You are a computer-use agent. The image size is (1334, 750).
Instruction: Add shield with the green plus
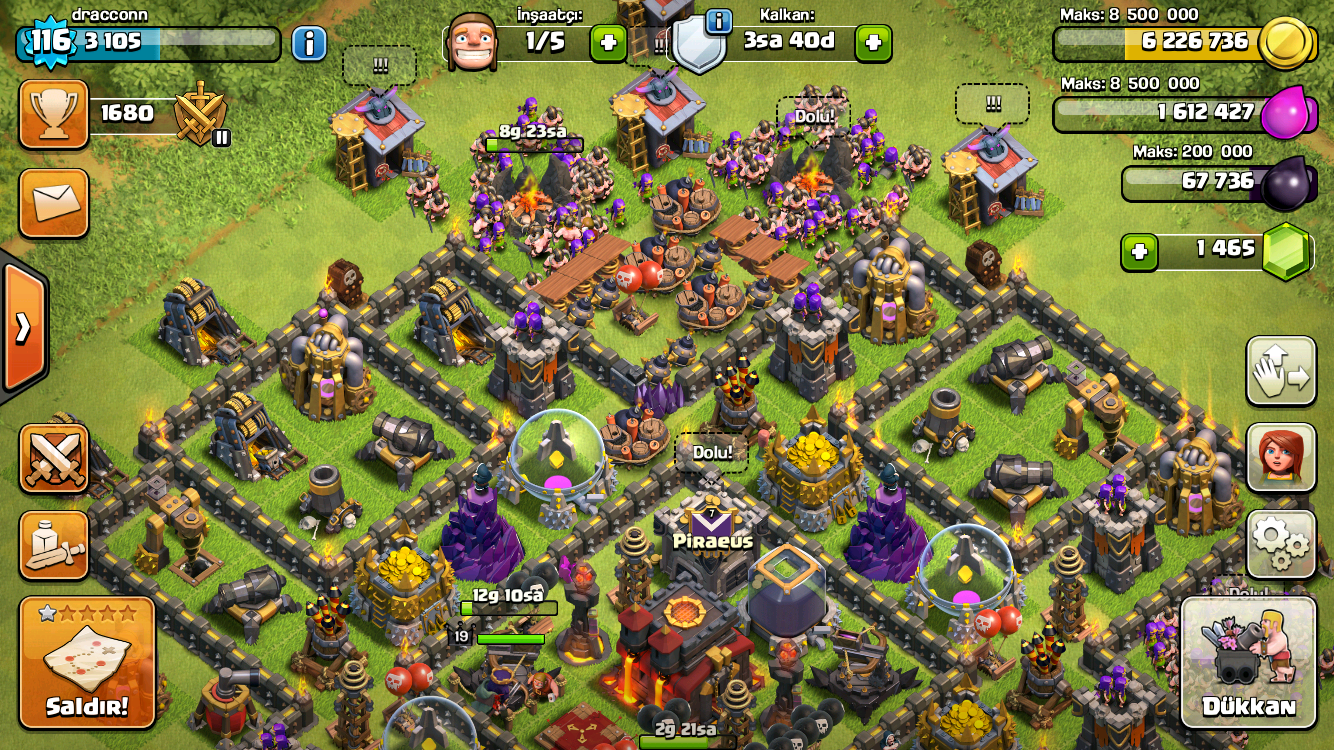tap(873, 43)
